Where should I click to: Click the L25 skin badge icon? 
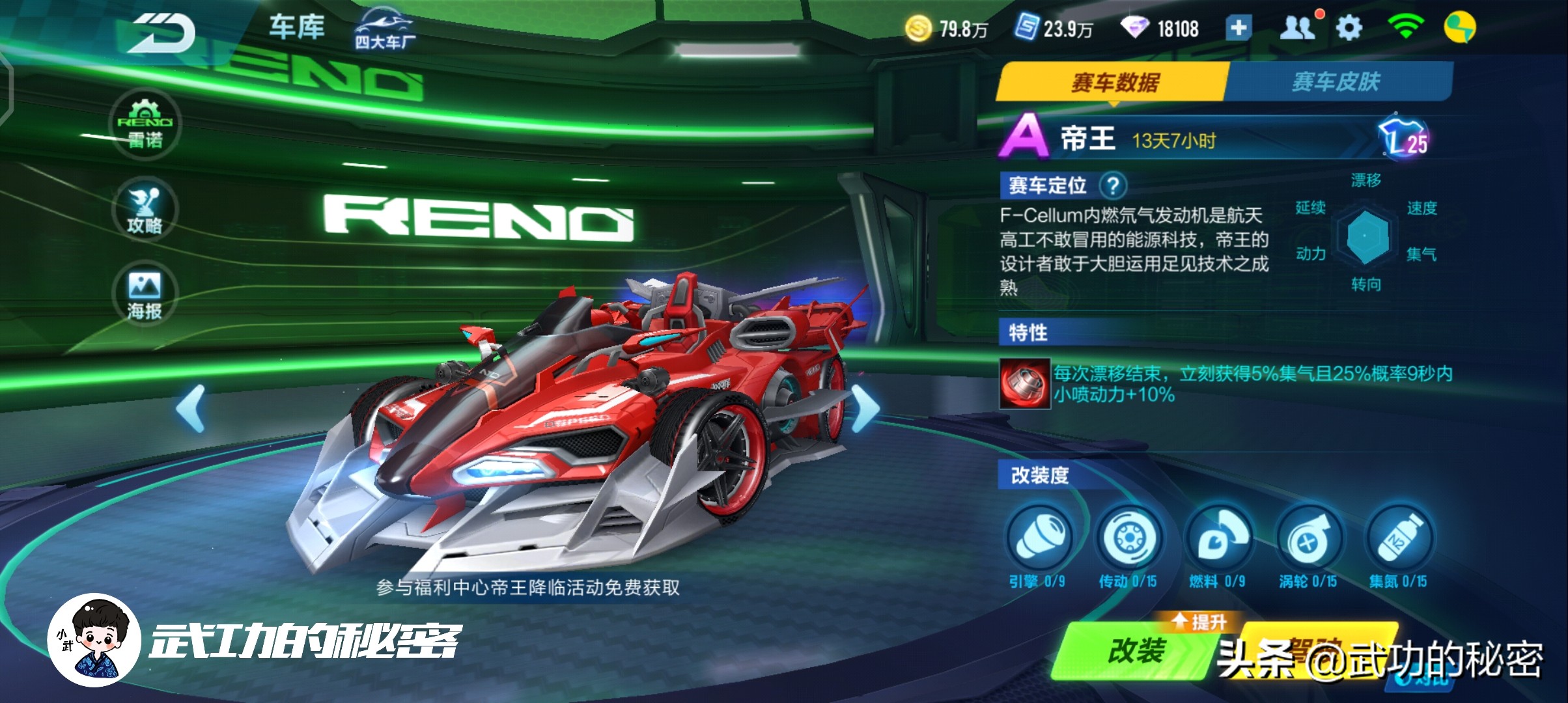click(1409, 137)
